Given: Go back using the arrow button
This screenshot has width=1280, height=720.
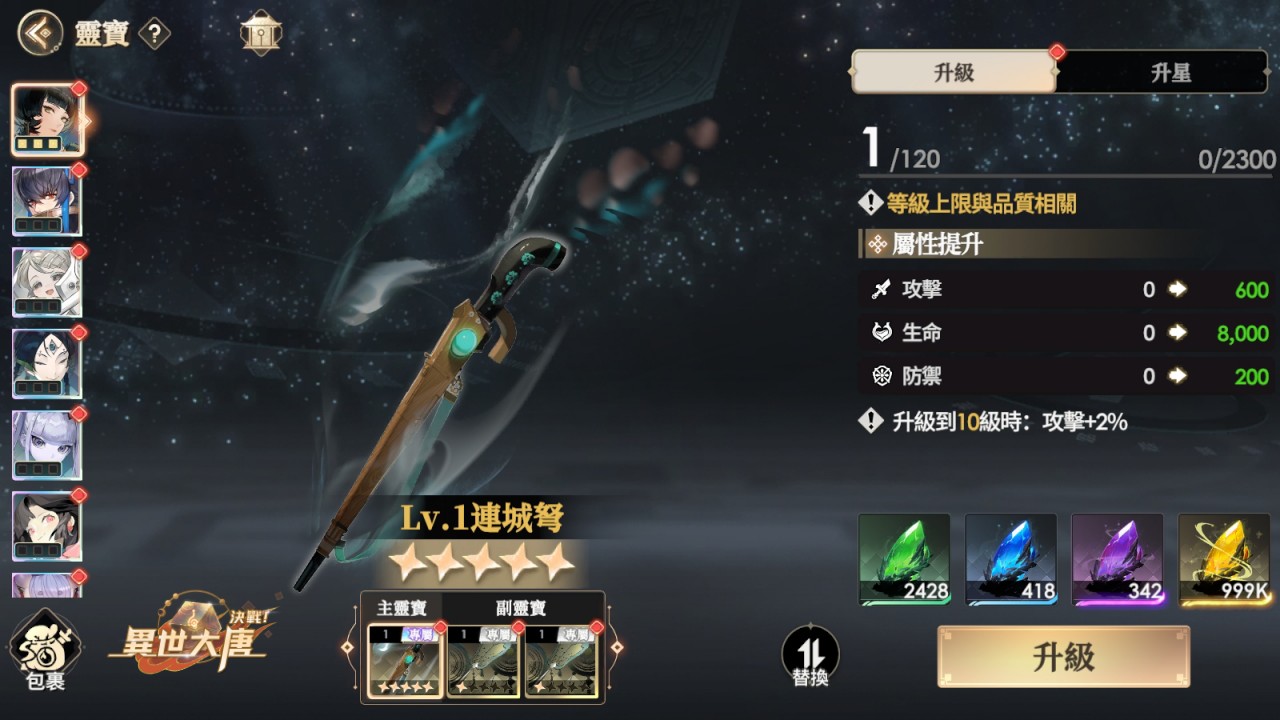Looking at the screenshot, I should pos(39,33).
